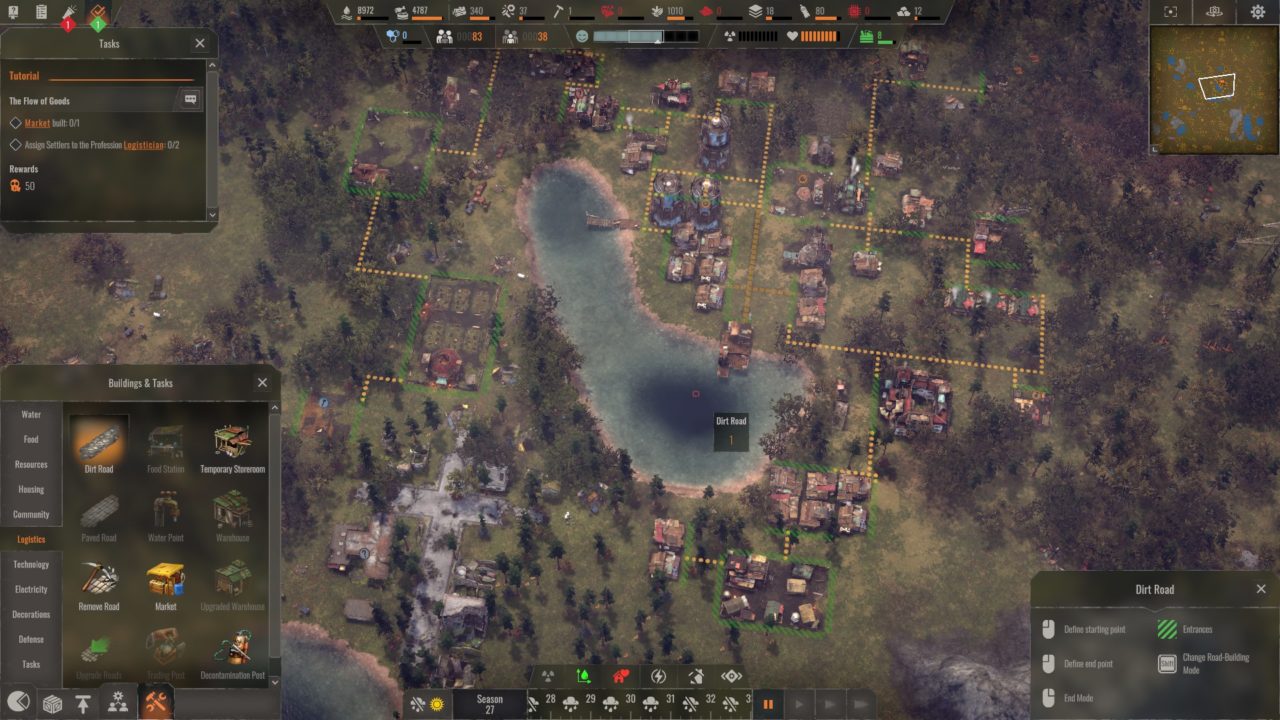Close the Buildings & Tasks panel

262,382
